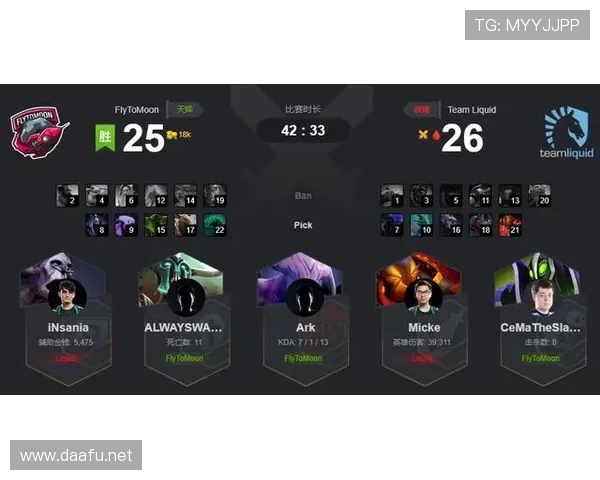Select the banned hero icon numbered 20
The height and width of the screenshot is (480, 600).
(539, 195)
